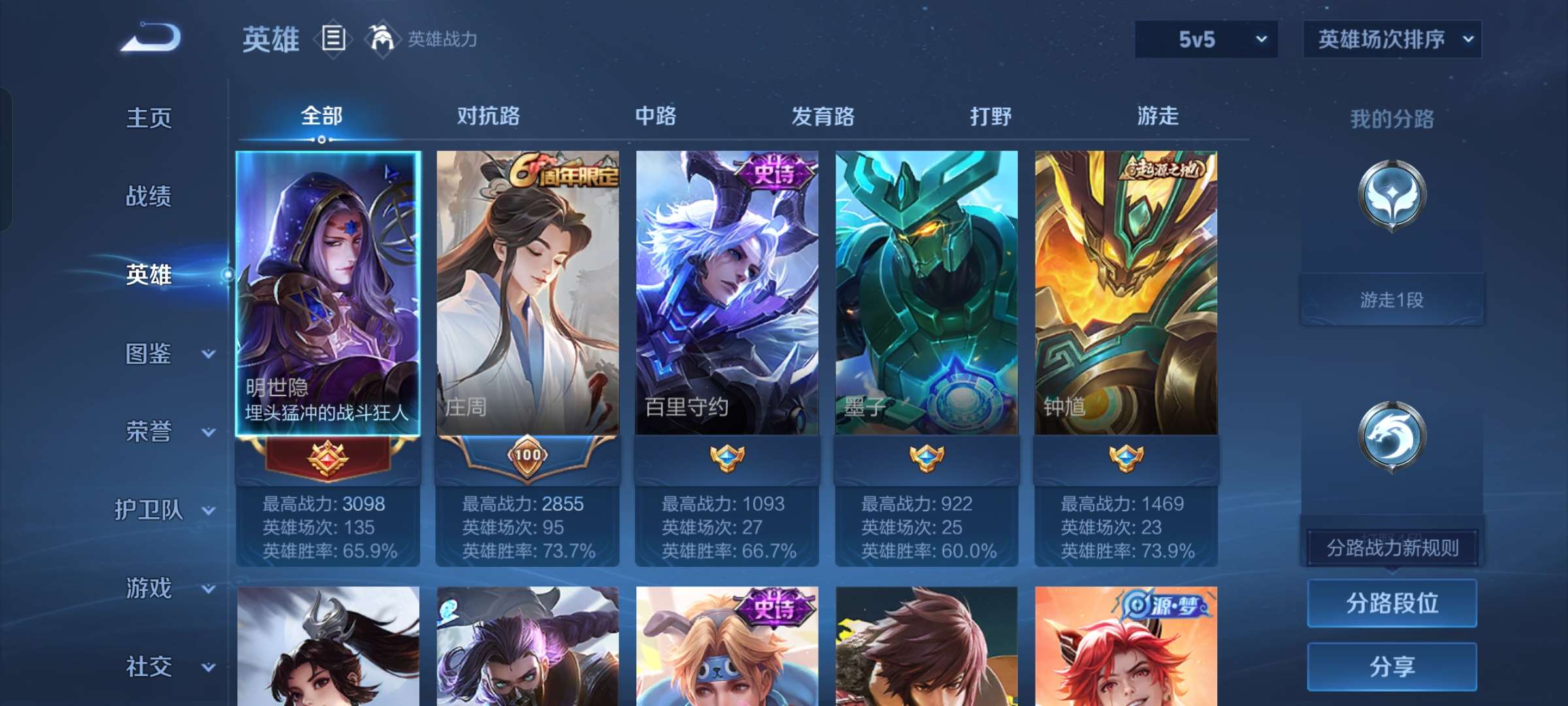The image size is (1568, 706).
Task: Open the 分路段位 panel
Action: 1392,603
